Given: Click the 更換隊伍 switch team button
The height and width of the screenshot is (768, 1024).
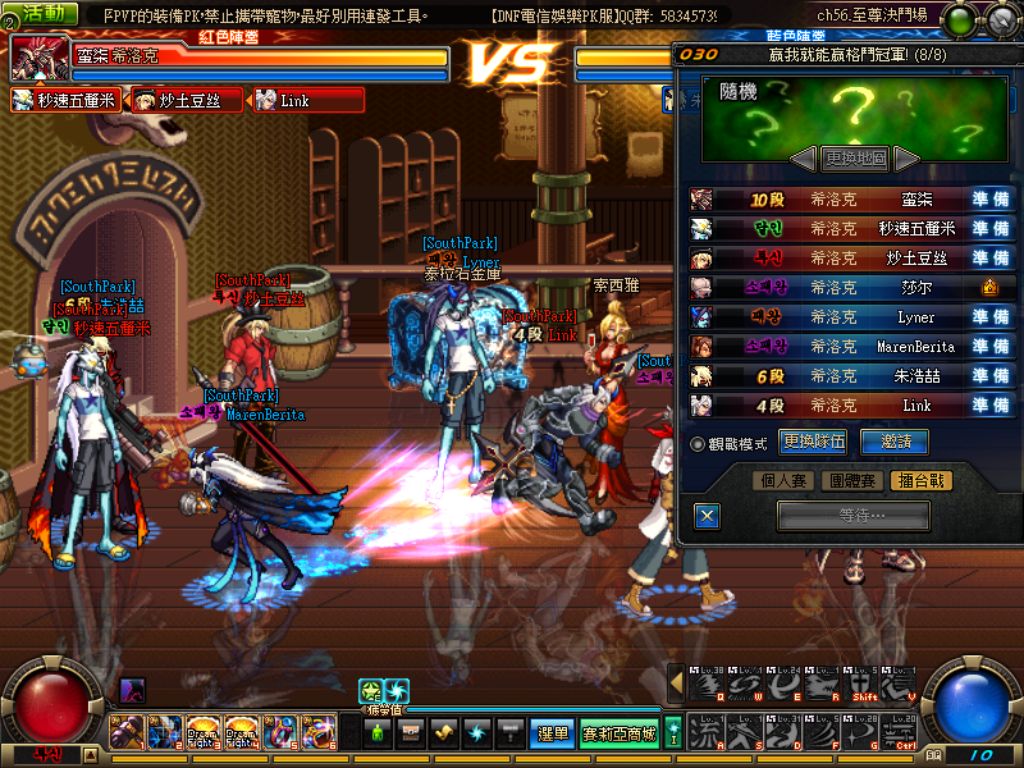Looking at the screenshot, I should click(x=813, y=442).
